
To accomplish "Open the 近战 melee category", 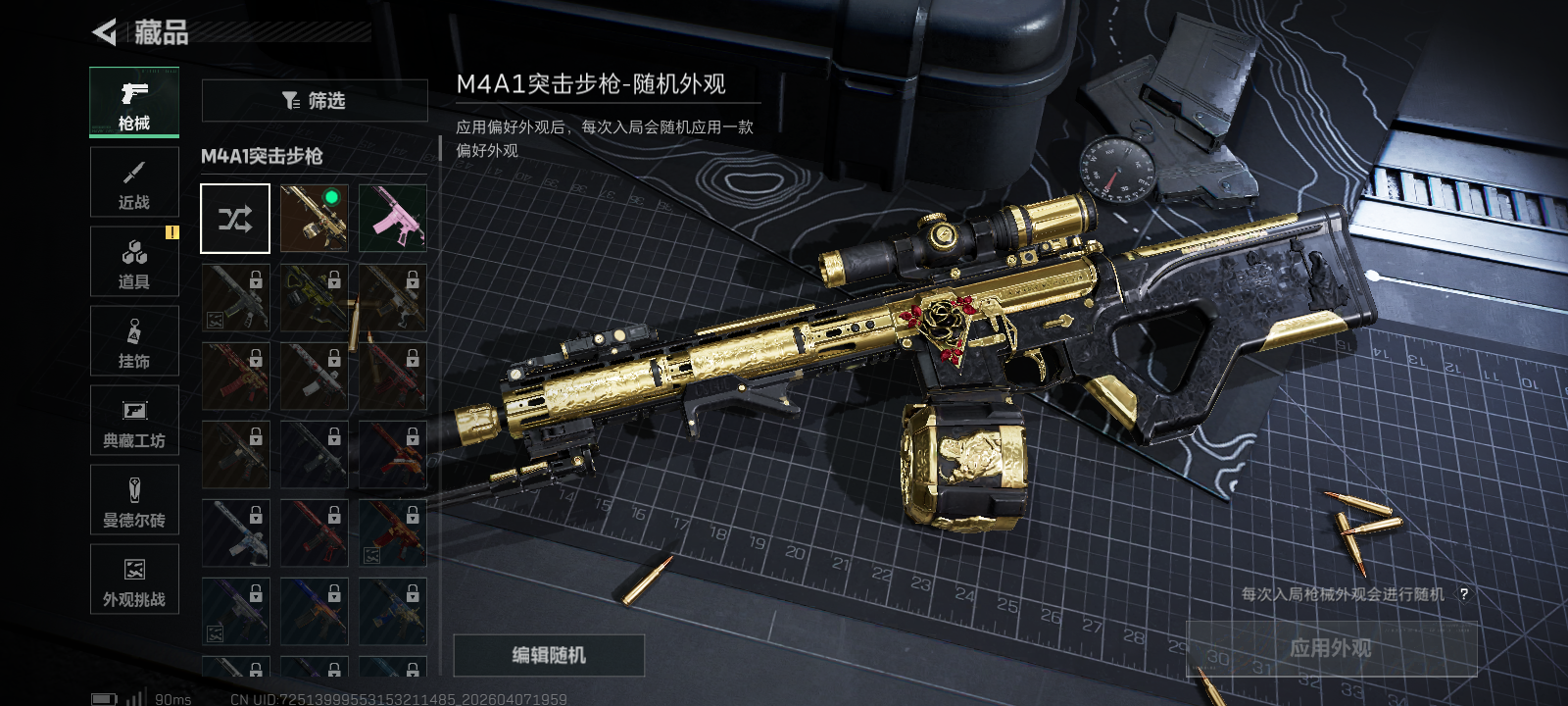I will tap(134, 182).
